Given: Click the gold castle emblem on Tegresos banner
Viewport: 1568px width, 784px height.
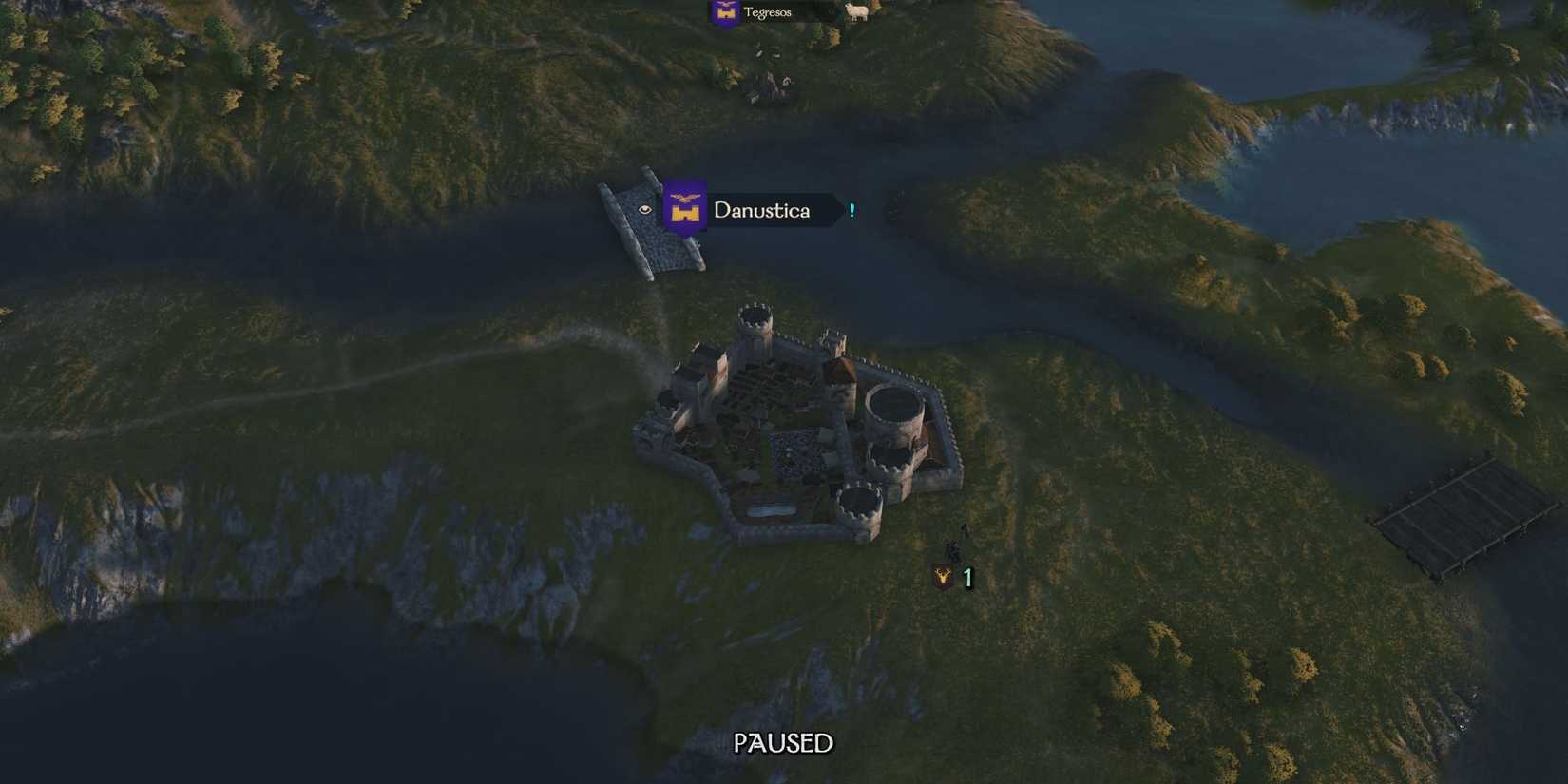Looking at the screenshot, I should (x=725, y=13).
